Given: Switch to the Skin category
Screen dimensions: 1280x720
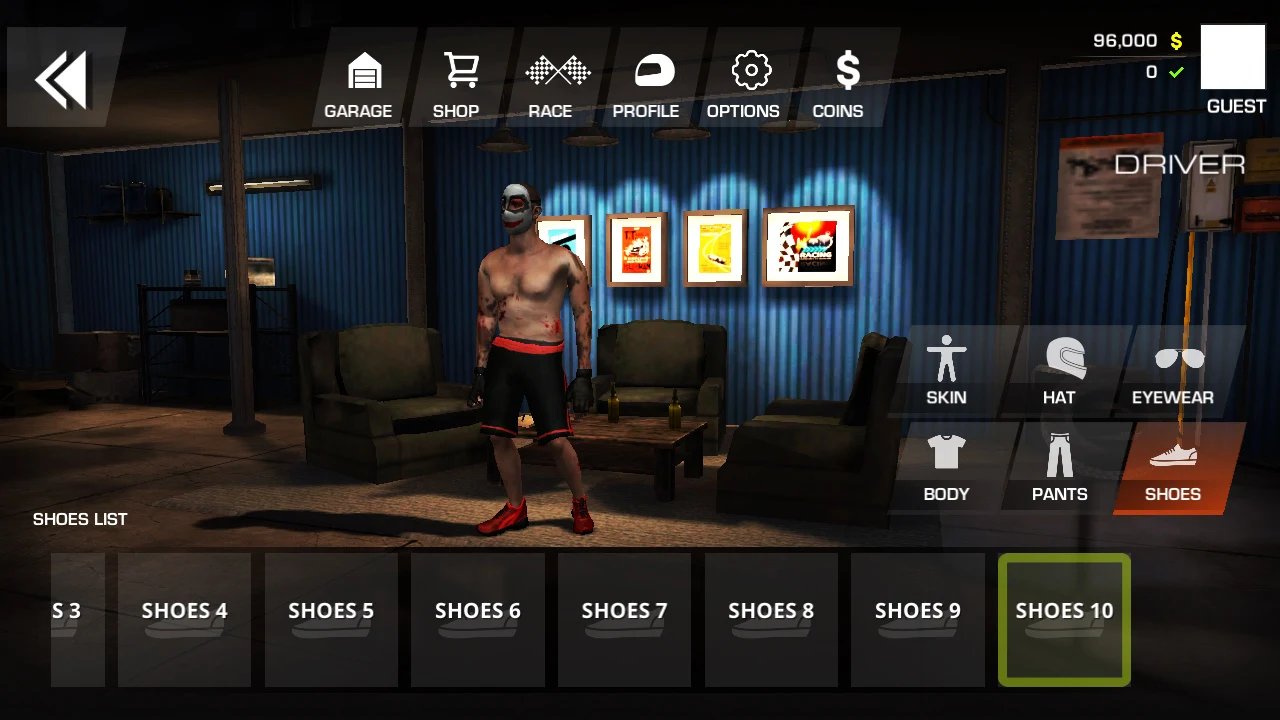Looking at the screenshot, I should click(946, 371).
